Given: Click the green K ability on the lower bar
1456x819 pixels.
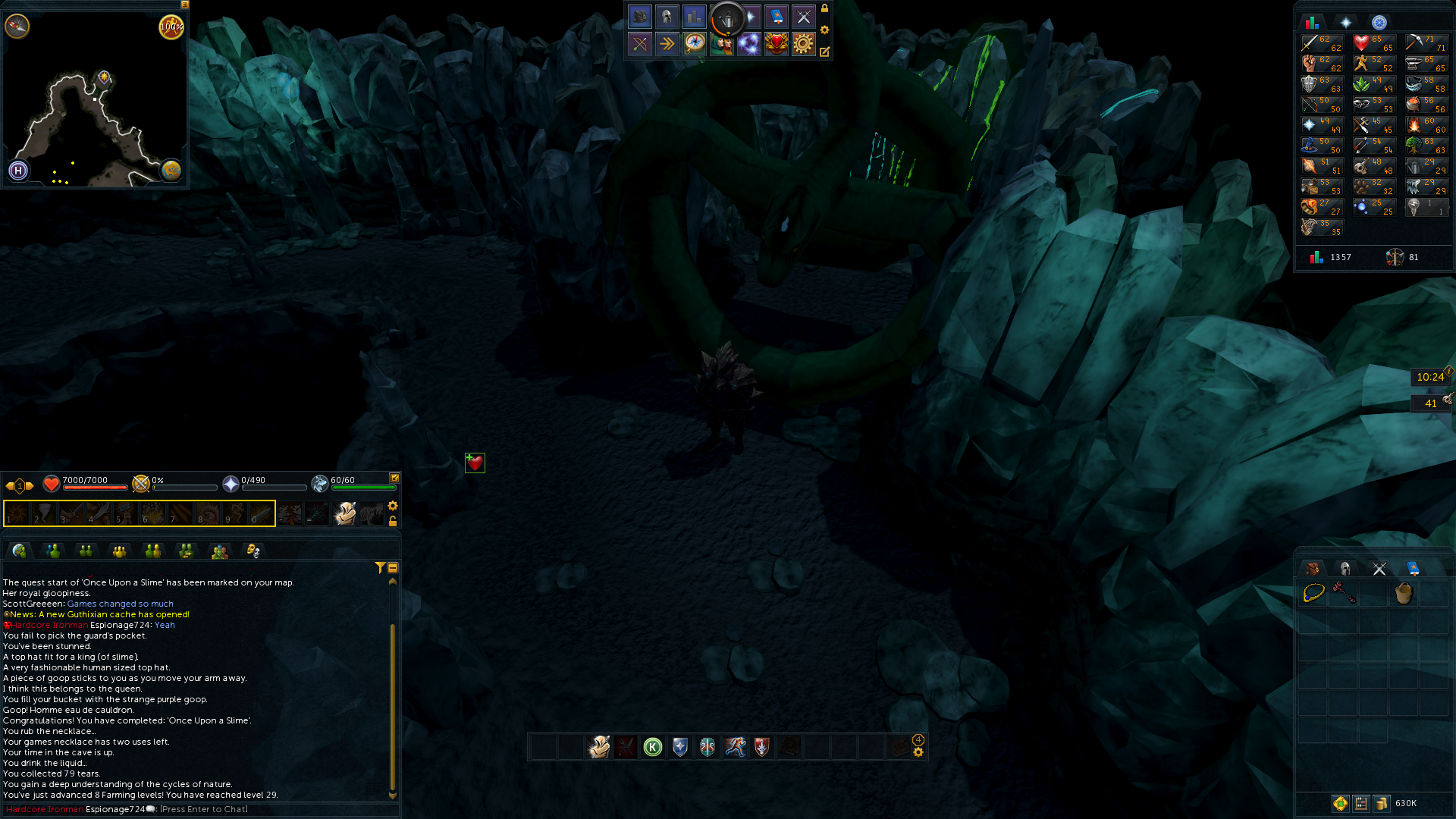Looking at the screenshot, I should pyautogui.click(x=653, y=748).
